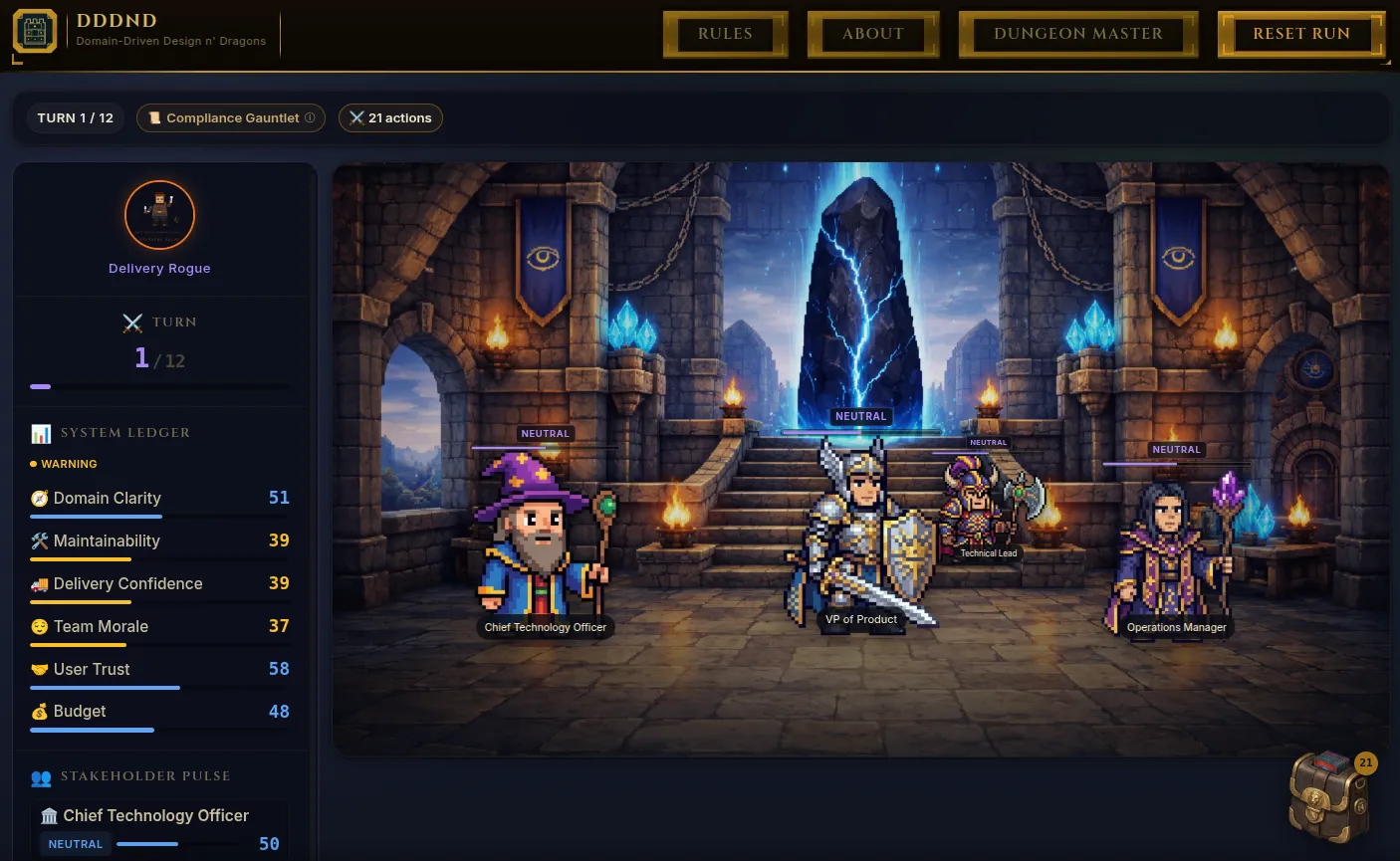Open the RULES menu
The height and width of the screenshot is (861, 1400).
(725, 33)
